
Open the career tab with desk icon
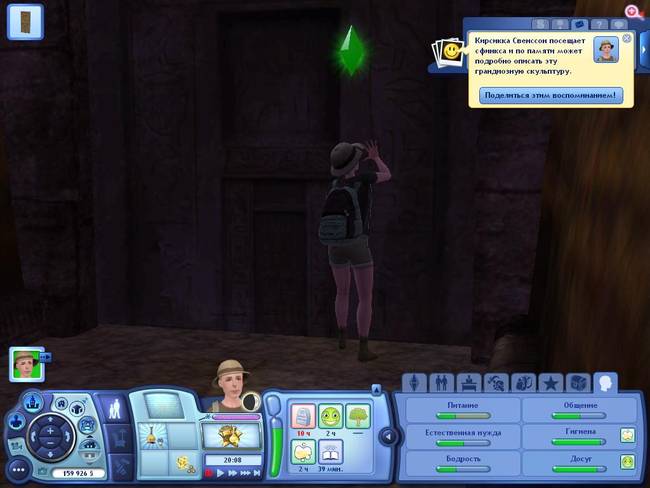(467, 383)
